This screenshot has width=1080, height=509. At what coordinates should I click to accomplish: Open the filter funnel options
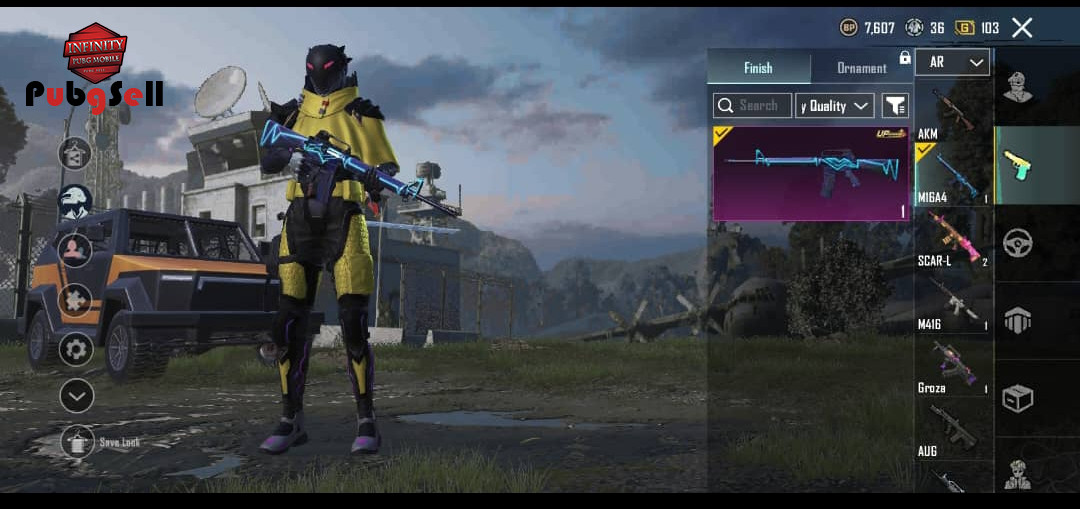895,105
